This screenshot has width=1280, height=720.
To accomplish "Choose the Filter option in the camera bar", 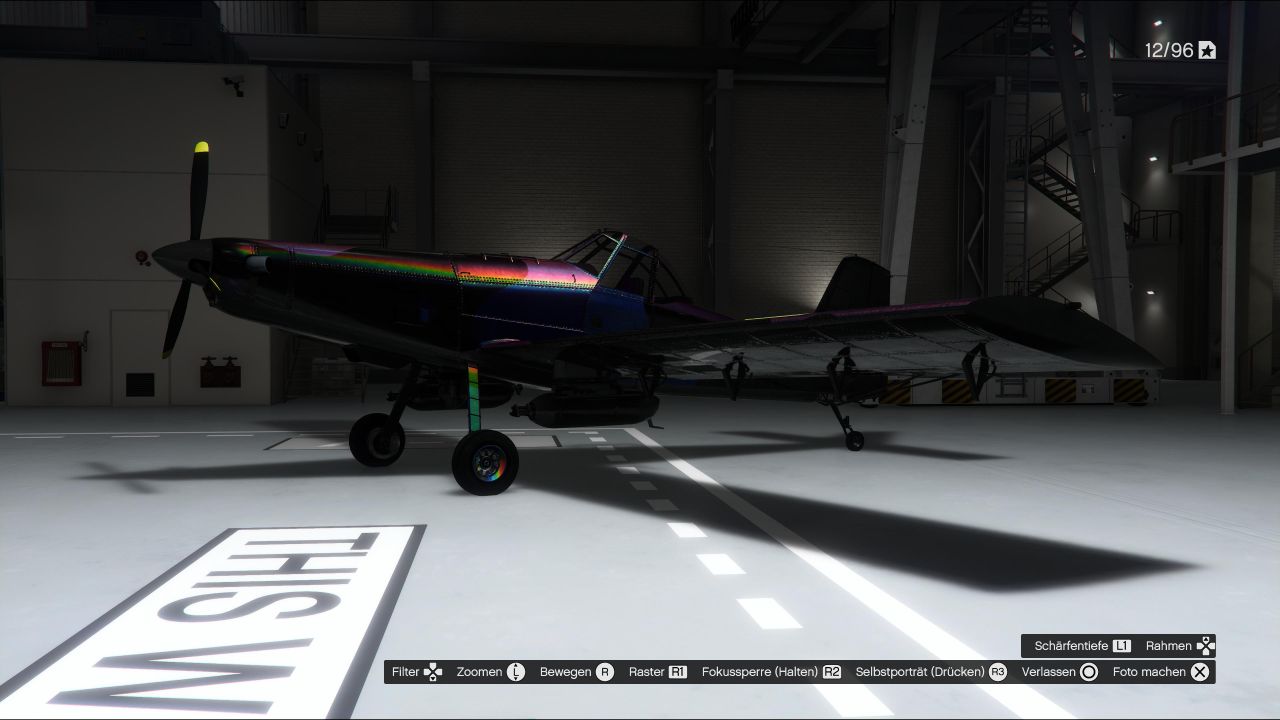I will [x=417, y=672].
